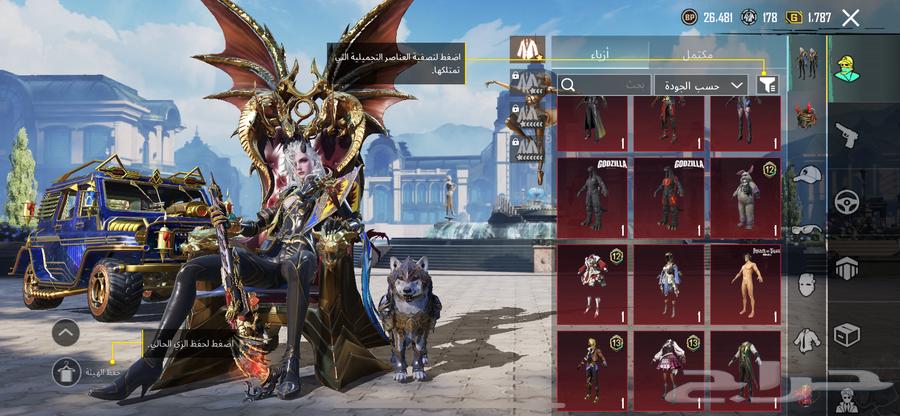Switch to the أزياء outfits tab
This screenshot has width=900, height=416.
click(598, 52)
